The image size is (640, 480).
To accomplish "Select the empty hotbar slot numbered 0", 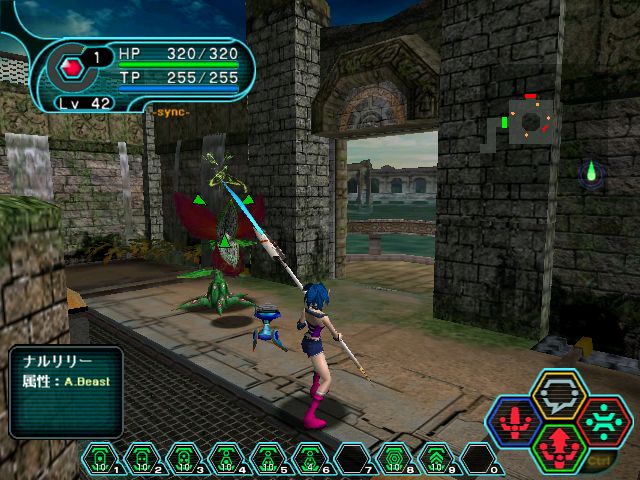I will click(x=478, y=458).
